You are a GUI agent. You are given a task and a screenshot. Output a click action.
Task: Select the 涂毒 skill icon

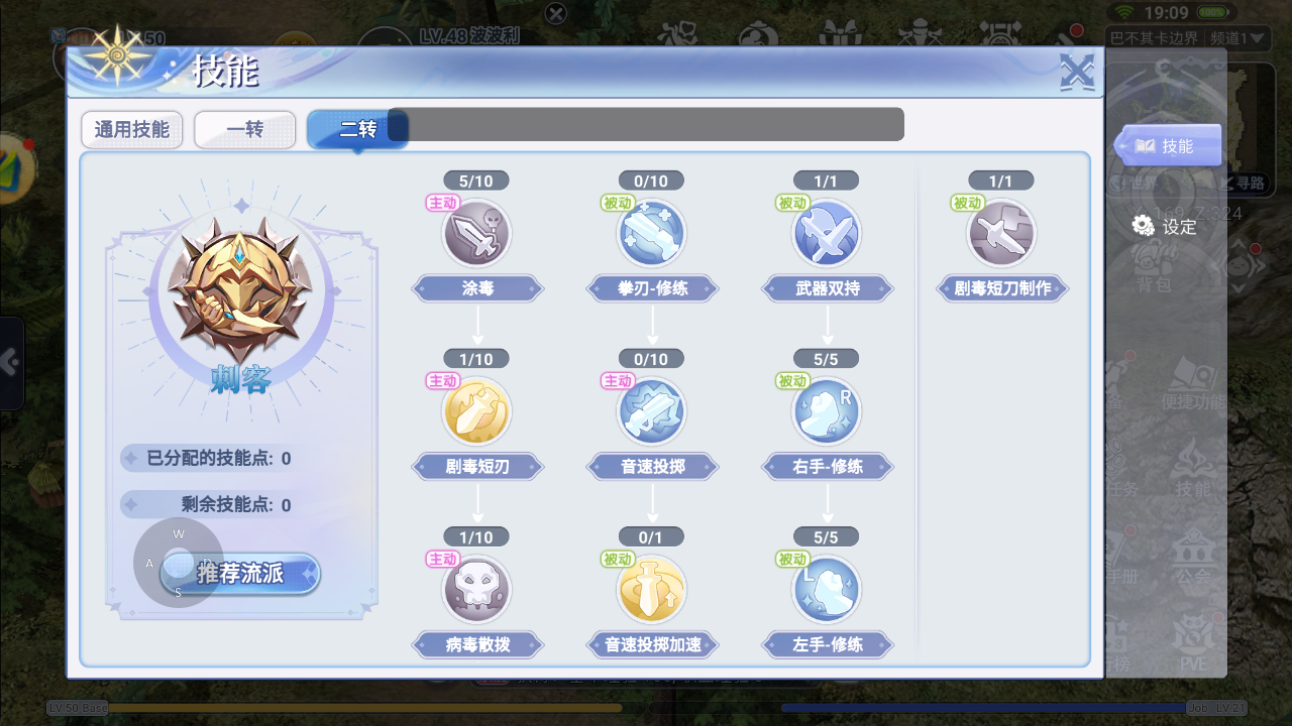[477, 234]
